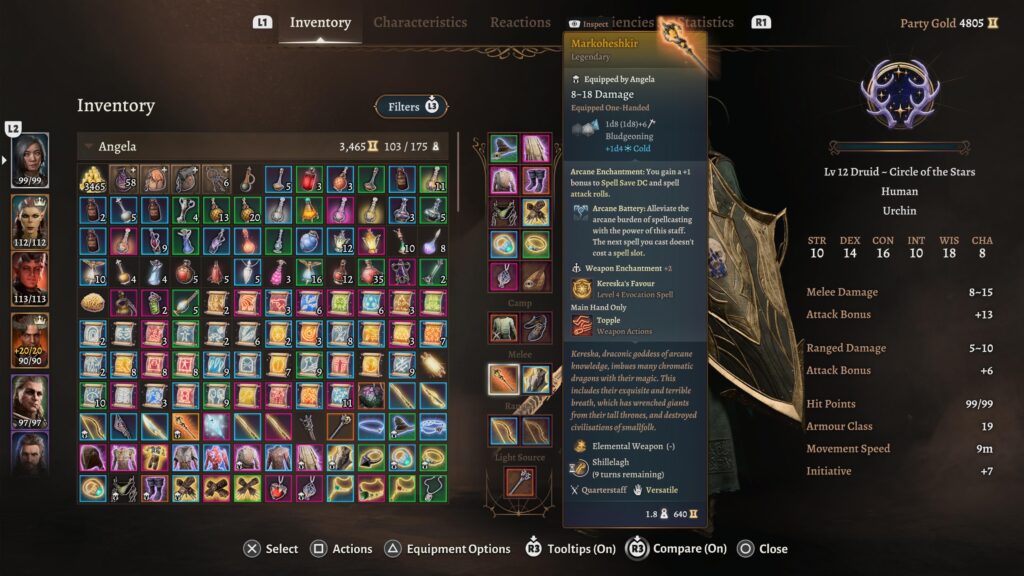The height and width of the screenshot is (576, 1024).
Task: Select the equipped shield in melee off-hand
Action: (x=536, y=378)
